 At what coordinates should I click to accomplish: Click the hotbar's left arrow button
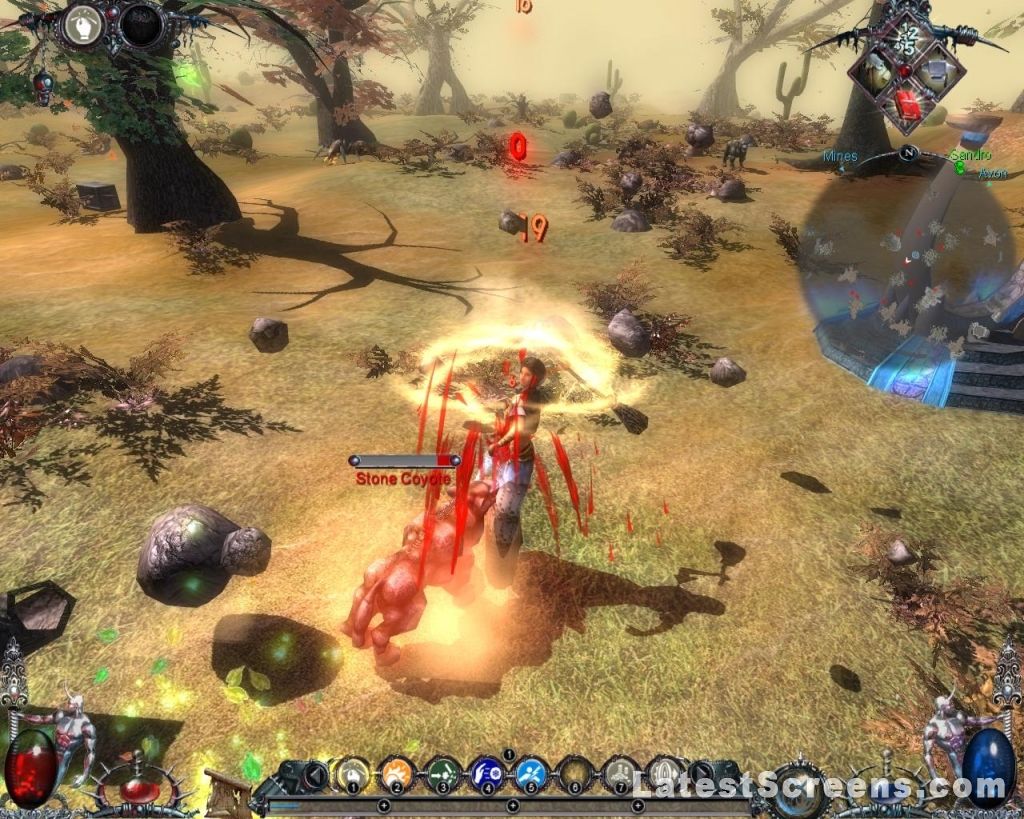[x=316, y=774]
